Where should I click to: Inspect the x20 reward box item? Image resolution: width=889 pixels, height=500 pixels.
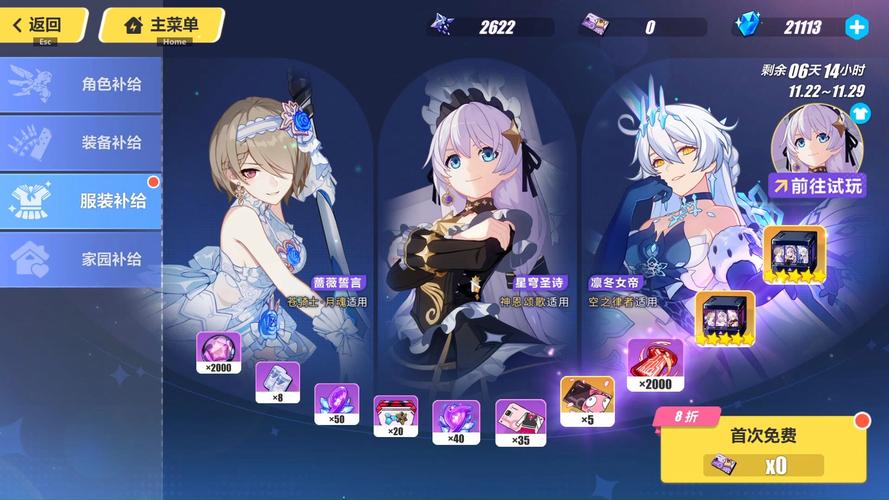[x=395, y=414]
